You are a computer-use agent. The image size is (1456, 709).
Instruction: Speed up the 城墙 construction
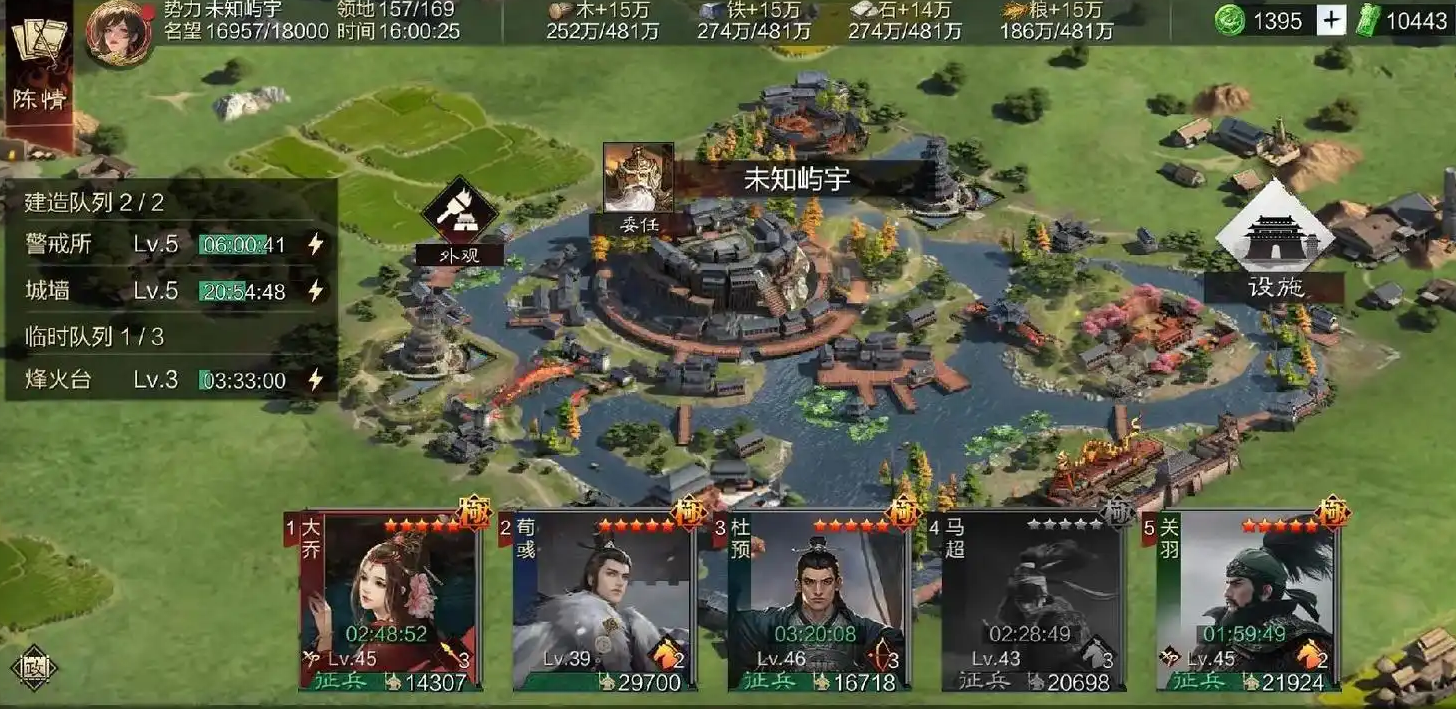tap(316, 291)
